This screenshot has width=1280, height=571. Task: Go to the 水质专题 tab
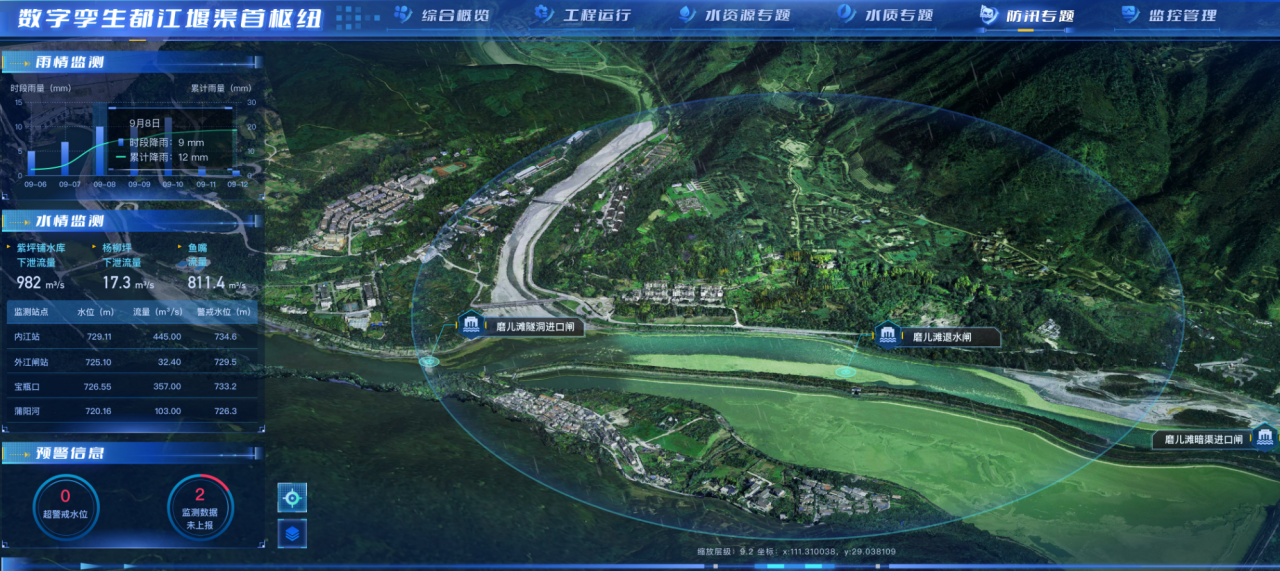pos(886,15)
